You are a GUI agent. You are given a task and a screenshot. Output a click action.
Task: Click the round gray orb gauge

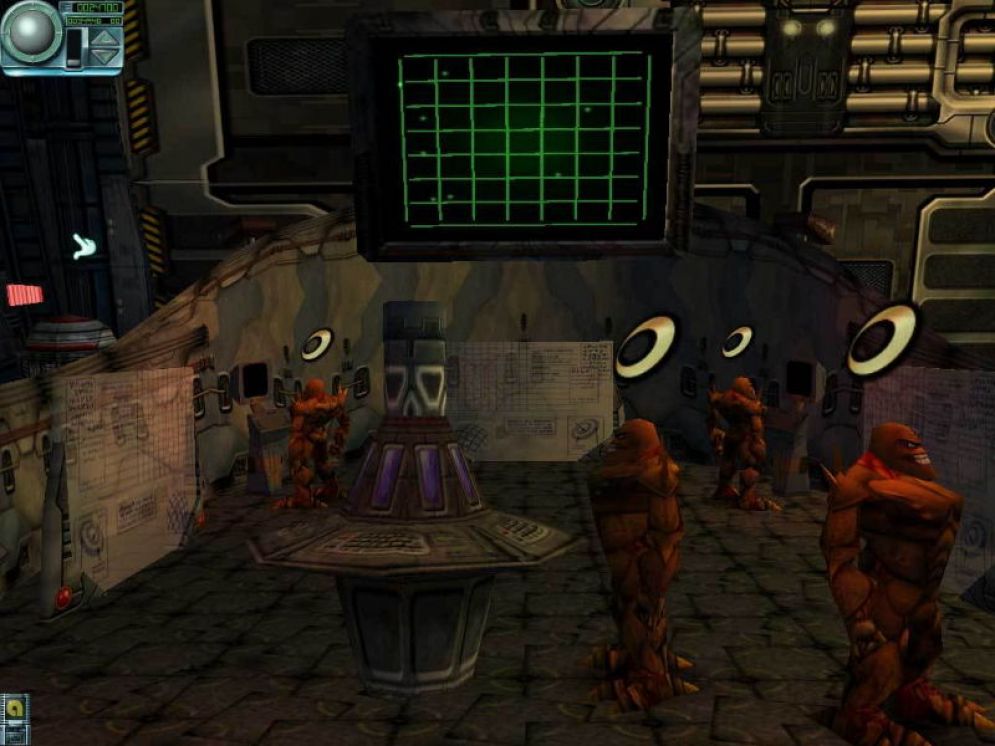point(29,32)
